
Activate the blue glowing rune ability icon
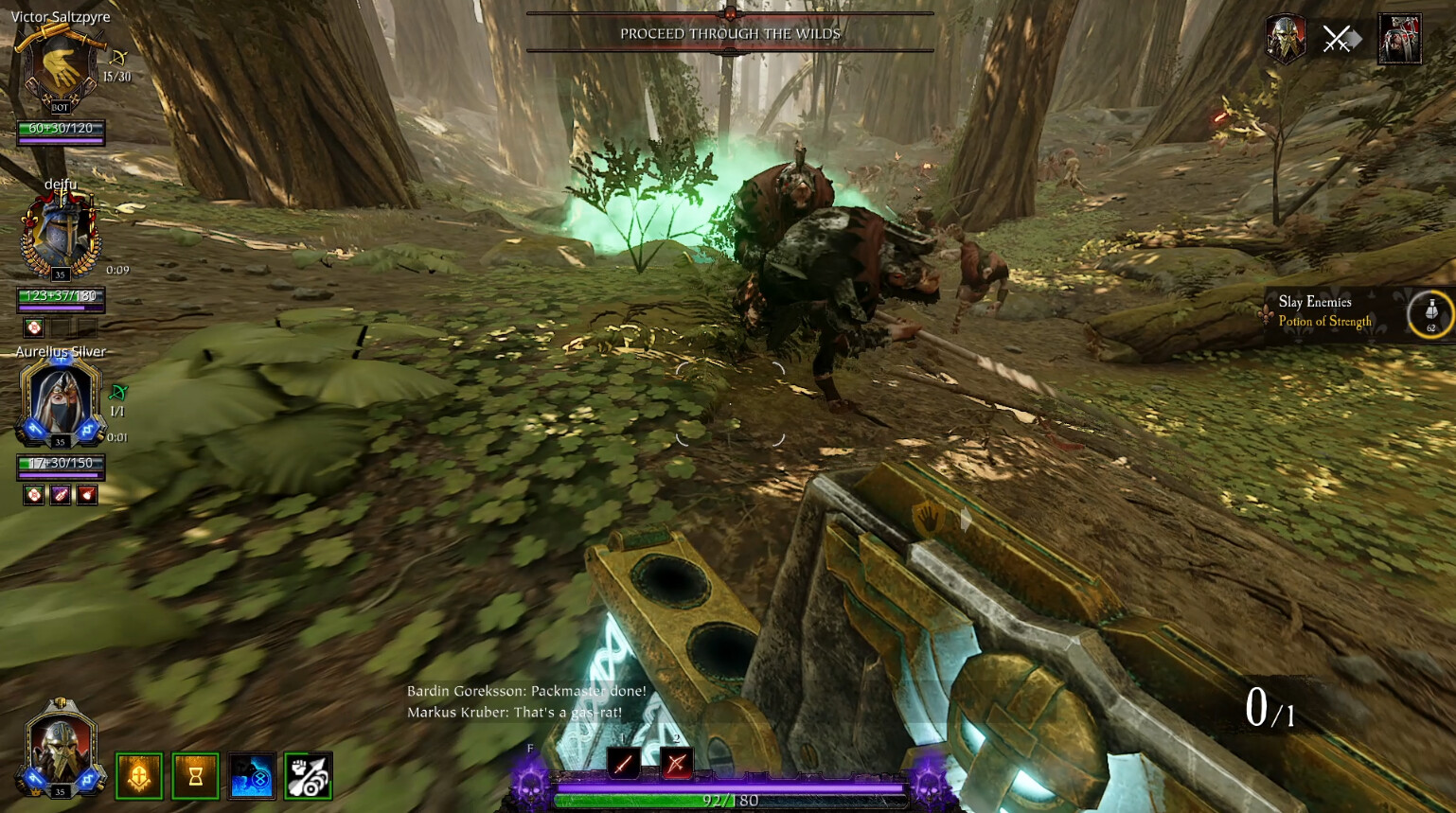[x=252, y=776]
